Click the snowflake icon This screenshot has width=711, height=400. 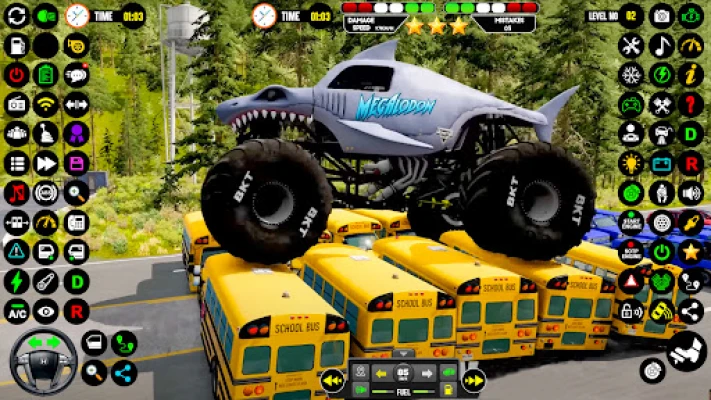click(631, 74)
